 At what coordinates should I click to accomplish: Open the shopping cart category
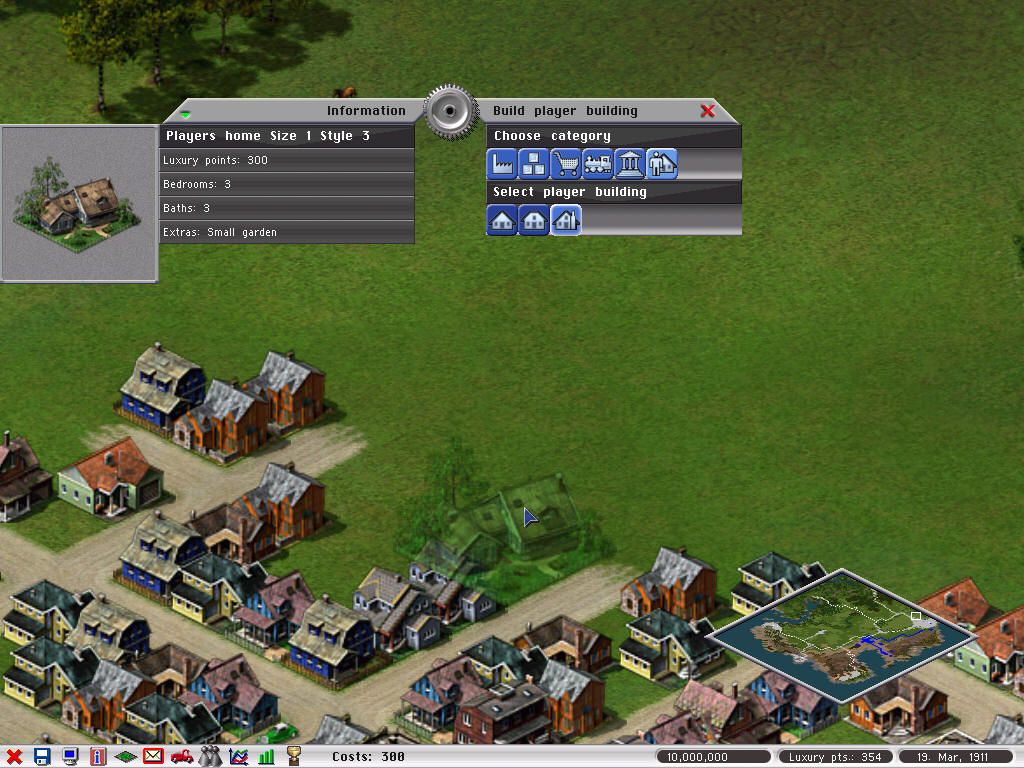566,163
